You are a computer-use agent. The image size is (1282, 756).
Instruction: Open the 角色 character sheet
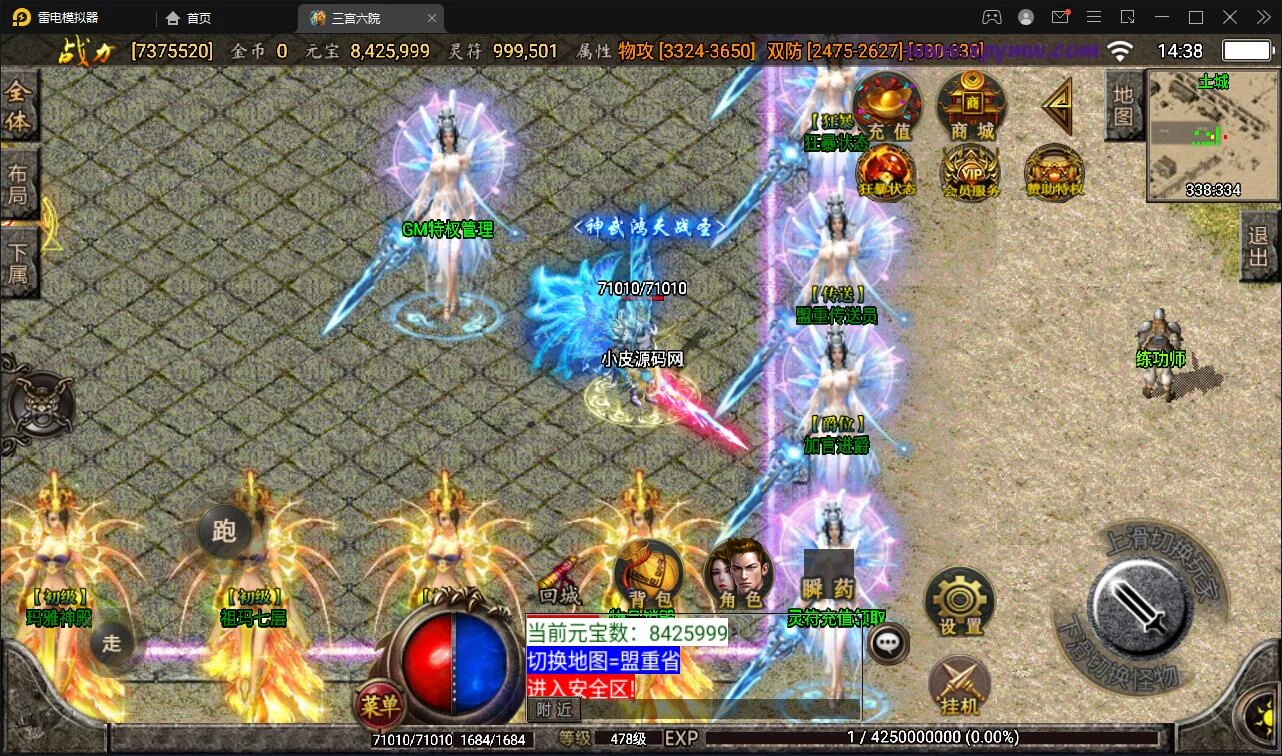pyautogui.click(x=739, y=575)
